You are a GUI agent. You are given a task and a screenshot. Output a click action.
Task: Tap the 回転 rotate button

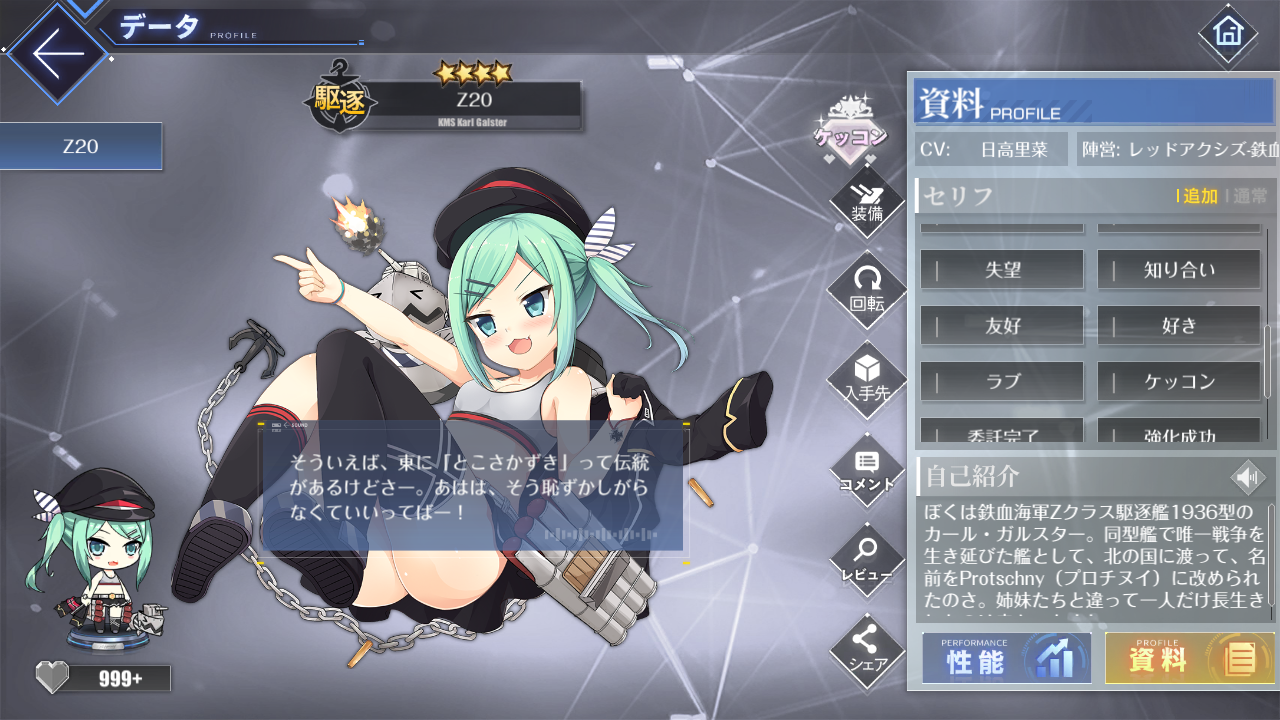867,291
